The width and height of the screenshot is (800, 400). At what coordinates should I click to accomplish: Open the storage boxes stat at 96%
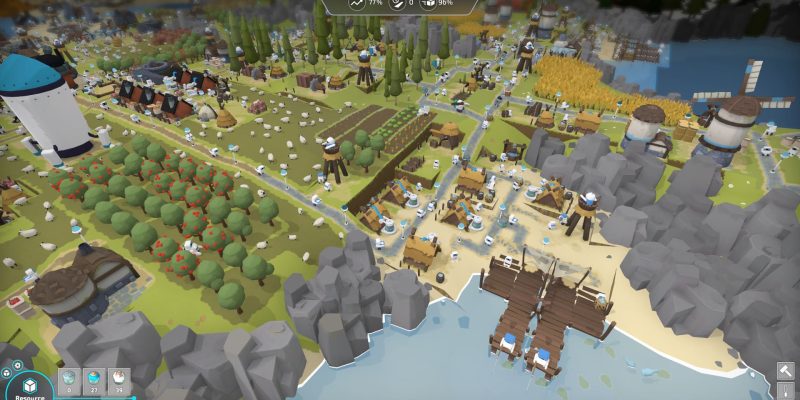[429, 4]
